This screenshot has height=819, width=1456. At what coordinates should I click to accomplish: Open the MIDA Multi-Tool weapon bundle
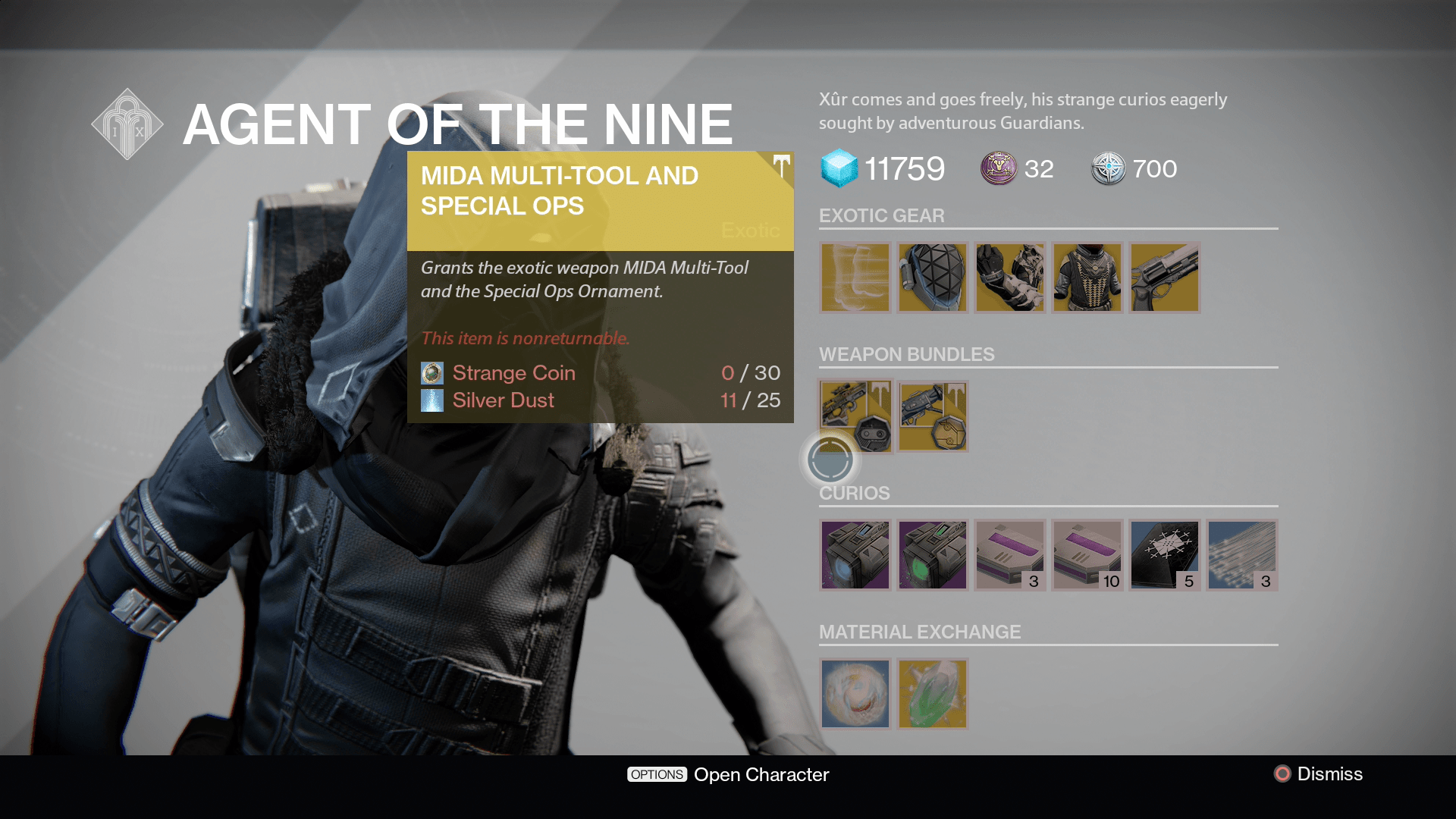(855, 416)
